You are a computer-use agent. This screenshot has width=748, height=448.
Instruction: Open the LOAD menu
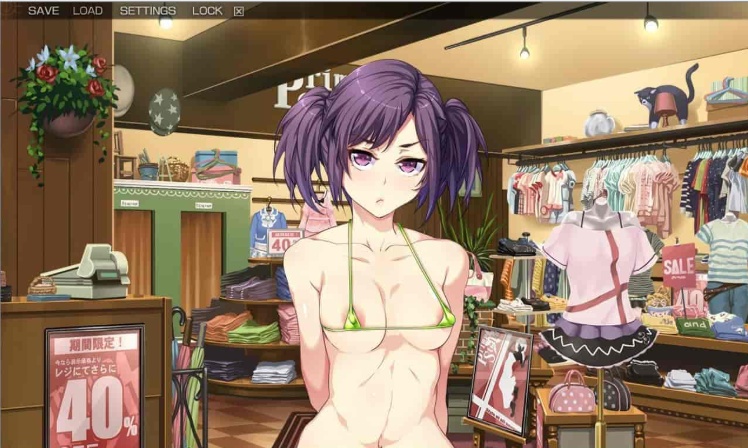(x=88, y=11)
